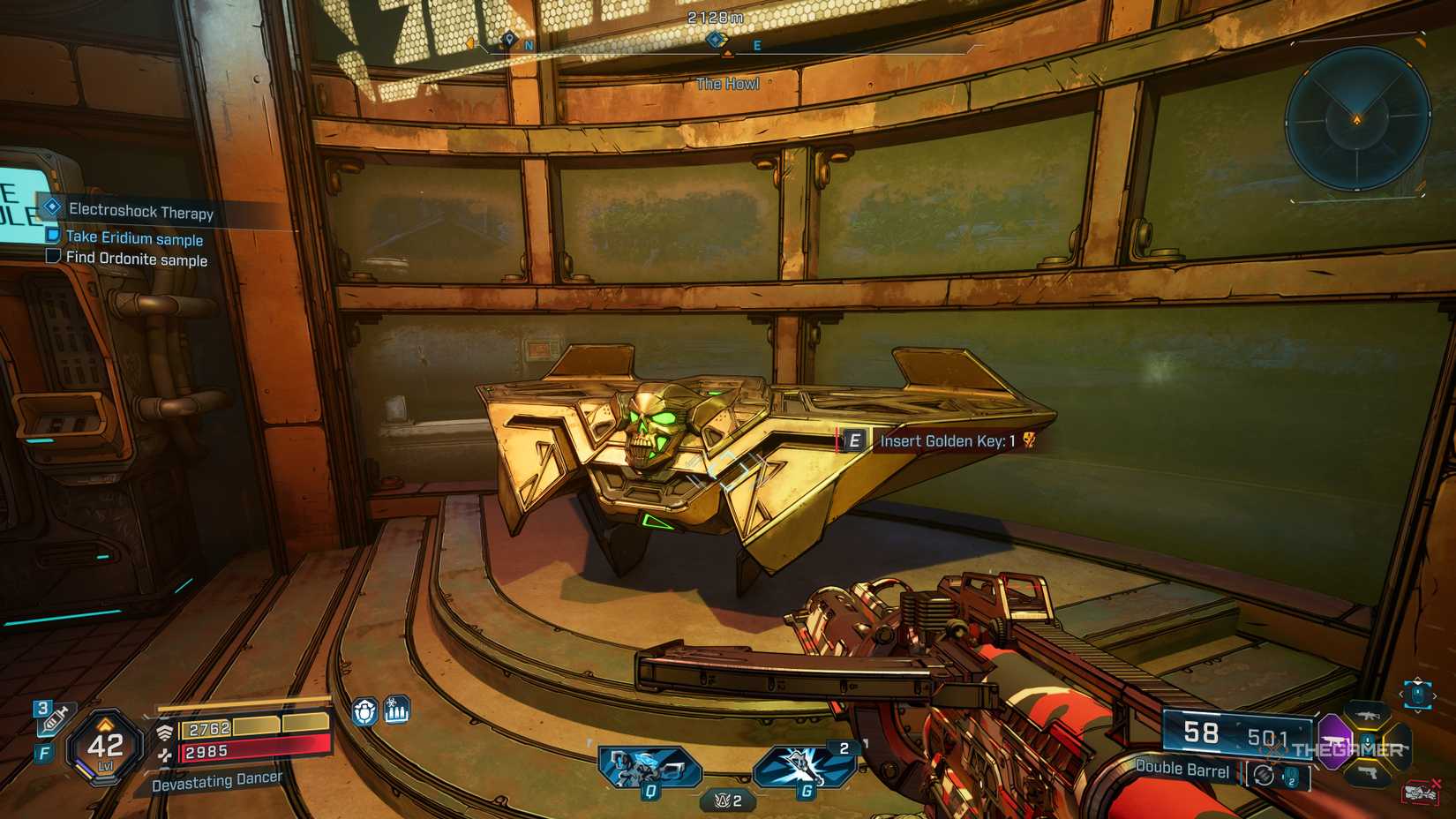Click the Devastating Dancer title text
This screenshot has width=1456, height=819.
[218, 780]
